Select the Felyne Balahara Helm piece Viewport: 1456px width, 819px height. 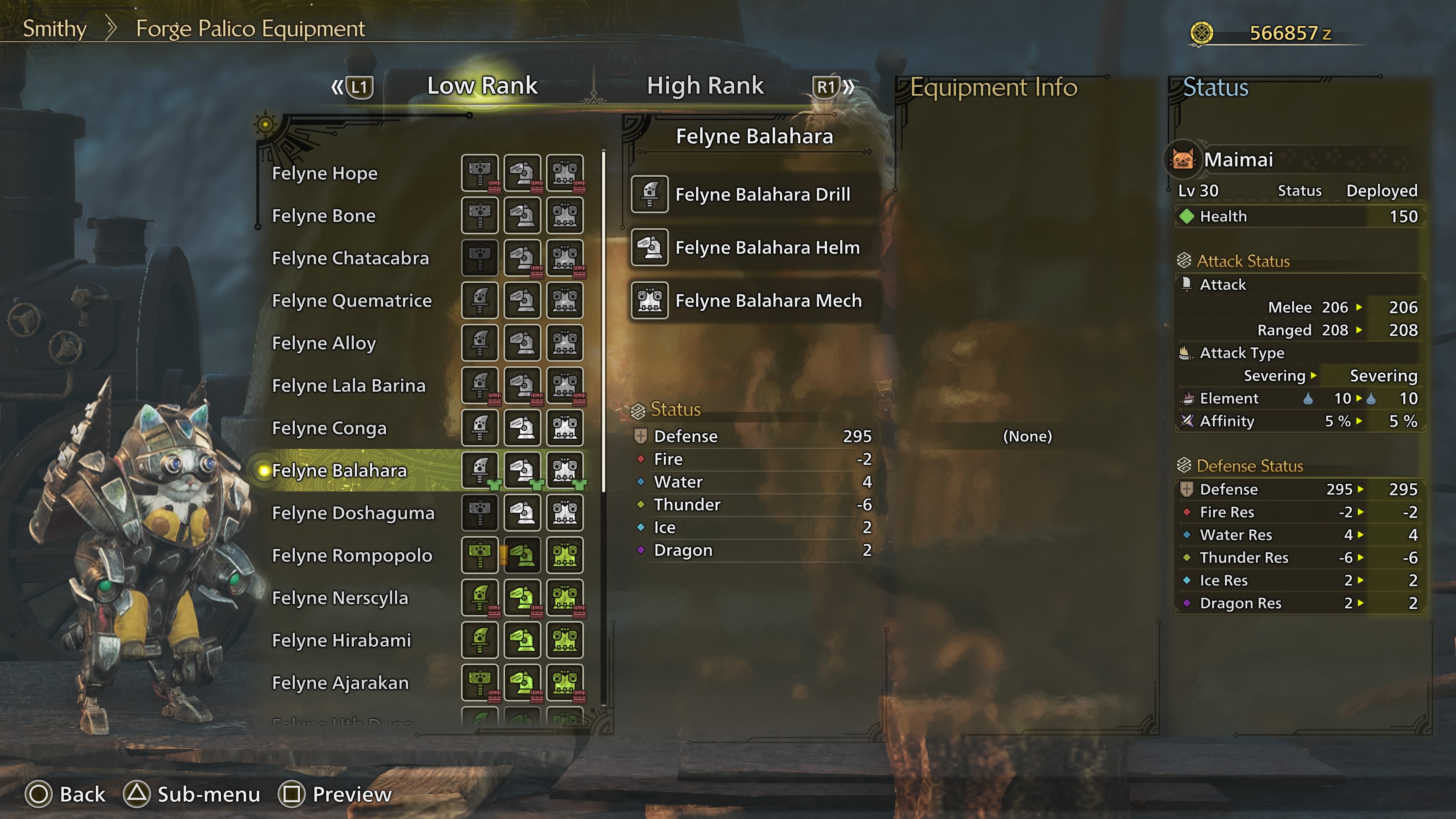[x=767, y=248]
